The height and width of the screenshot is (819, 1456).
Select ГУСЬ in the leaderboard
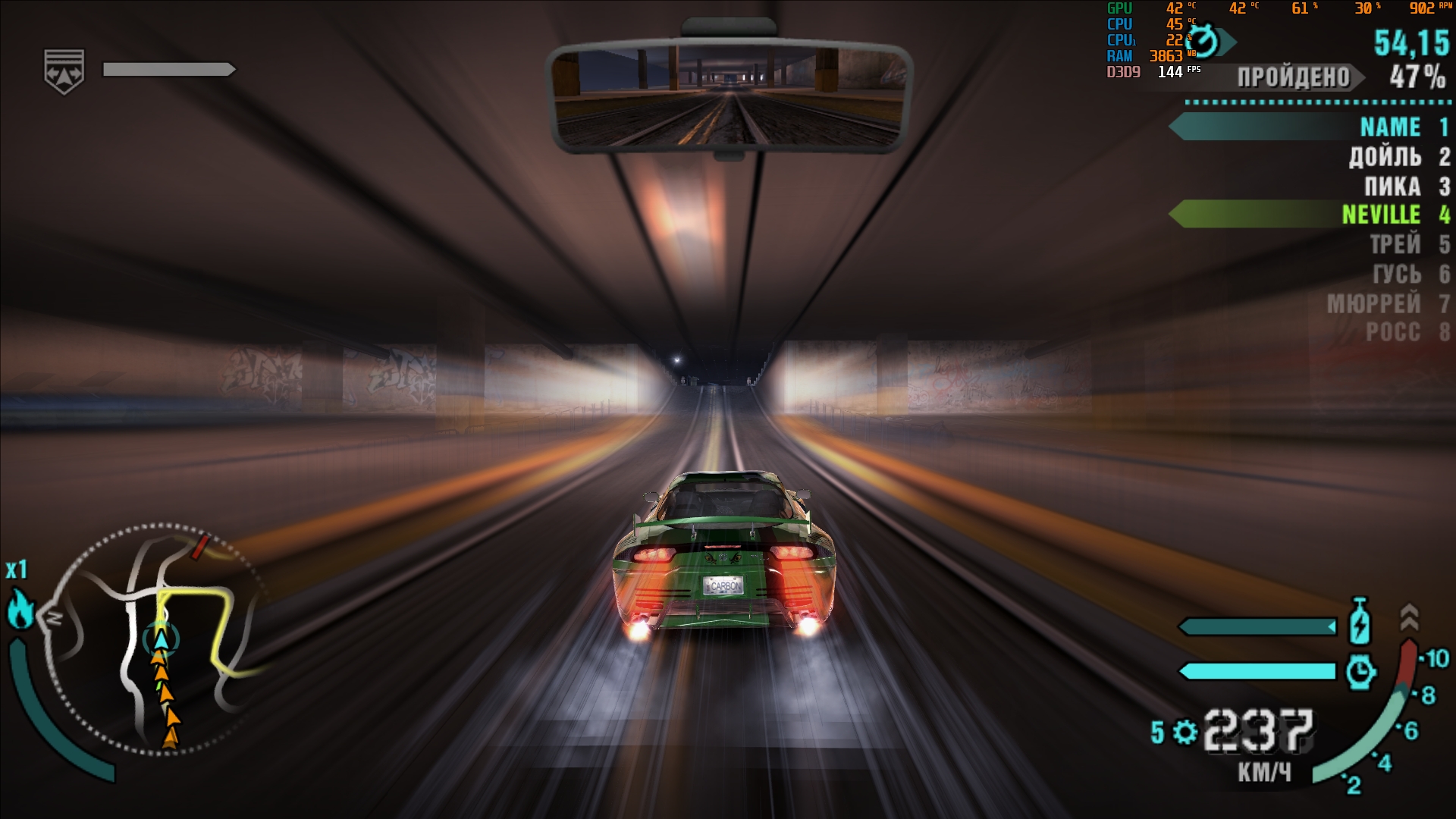tap(1396, 274)
